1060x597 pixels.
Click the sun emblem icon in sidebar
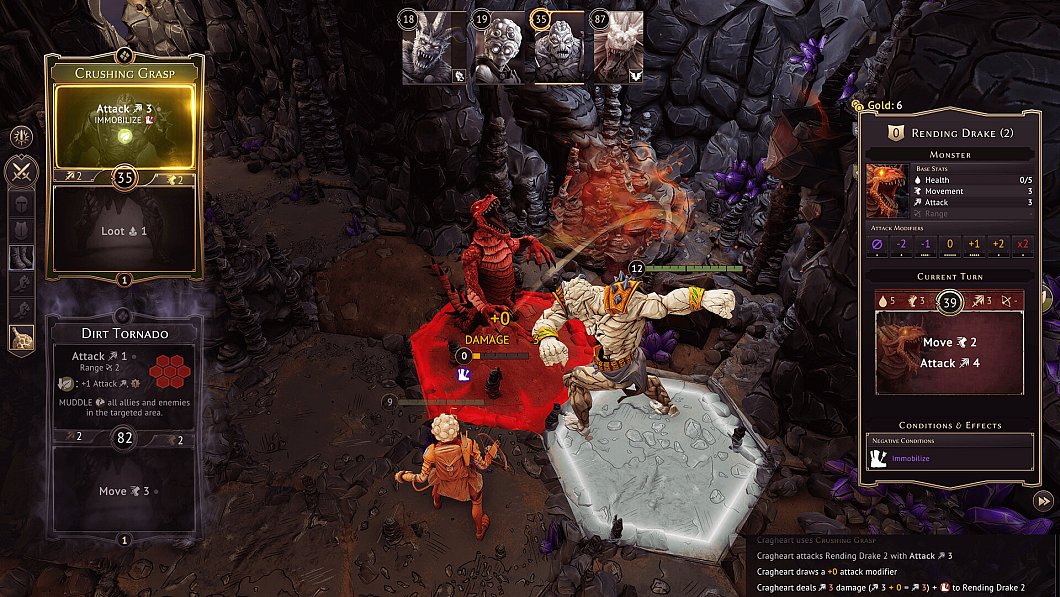click(21, 137)
